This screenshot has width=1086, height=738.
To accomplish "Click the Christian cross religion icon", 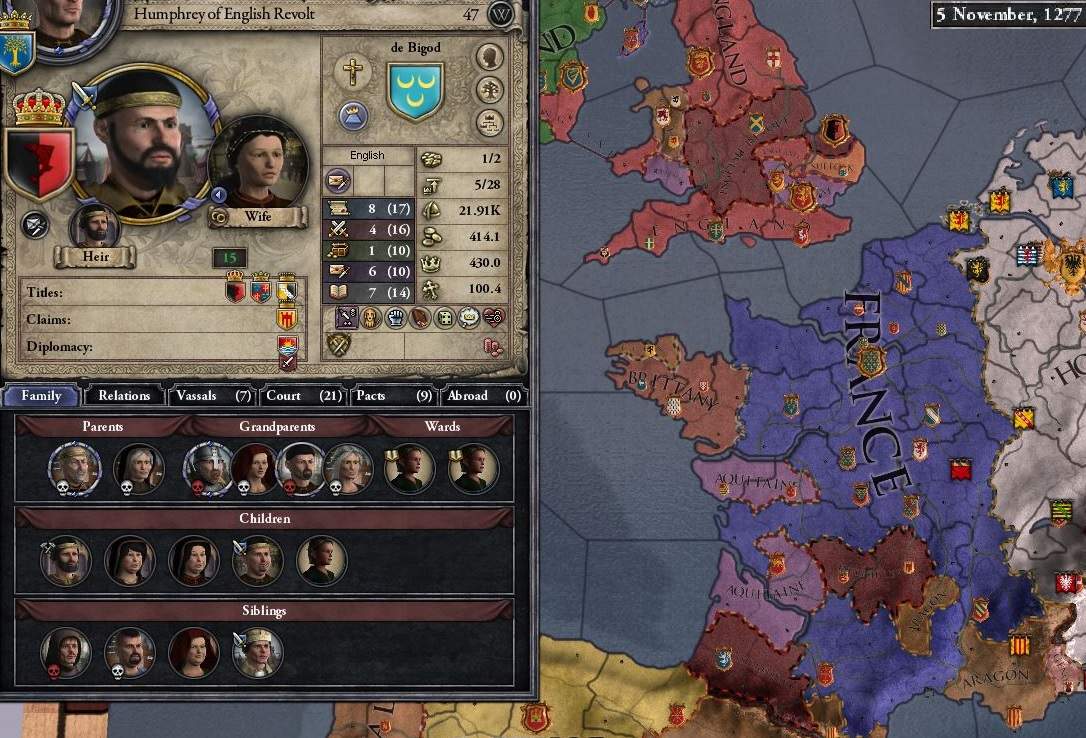I will click(352, 72).
